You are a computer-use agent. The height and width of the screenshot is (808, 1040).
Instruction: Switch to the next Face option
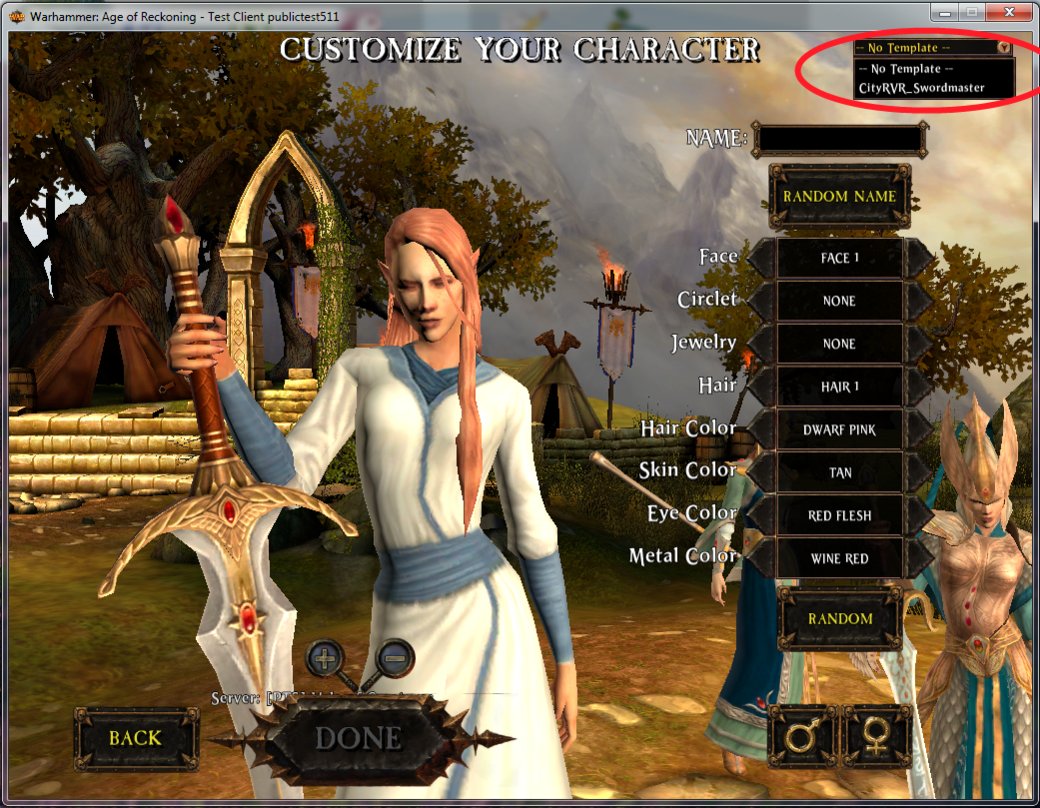pos(919,258)
